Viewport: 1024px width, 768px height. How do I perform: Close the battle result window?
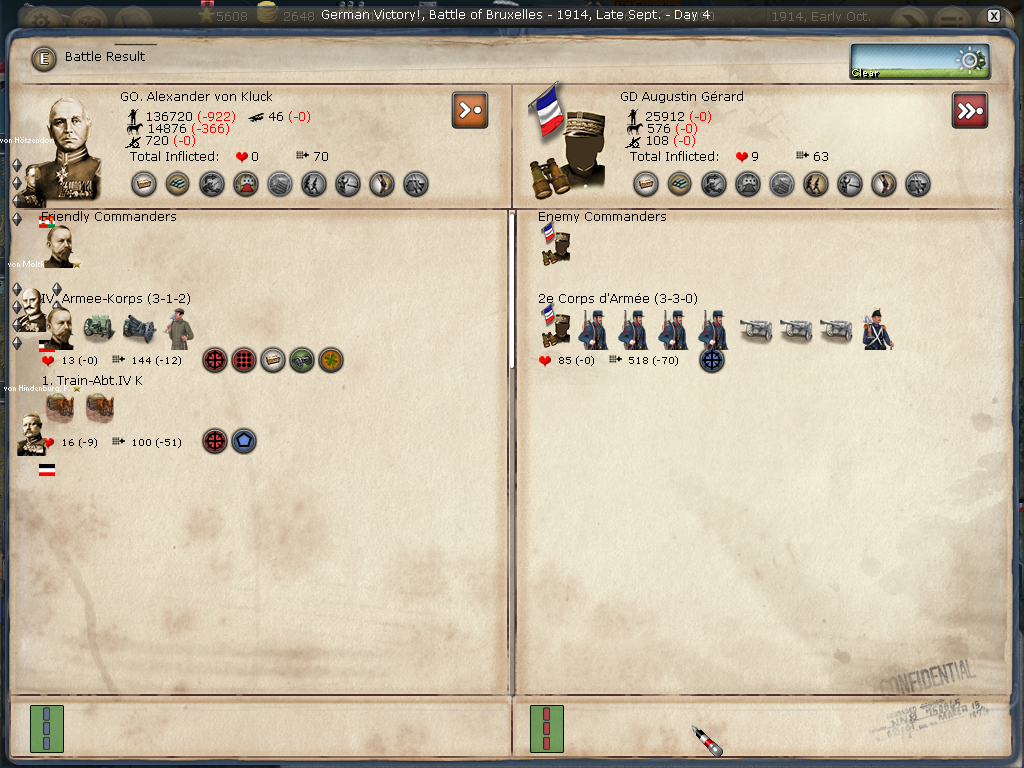(993, 16)
